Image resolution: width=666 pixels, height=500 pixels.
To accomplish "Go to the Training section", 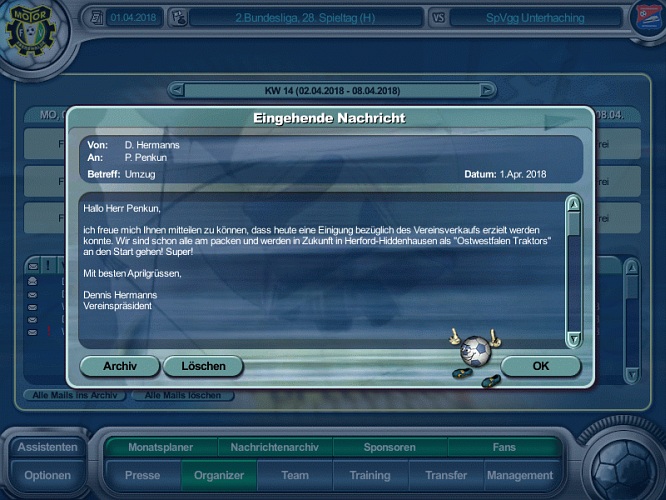I will point(370,475).
